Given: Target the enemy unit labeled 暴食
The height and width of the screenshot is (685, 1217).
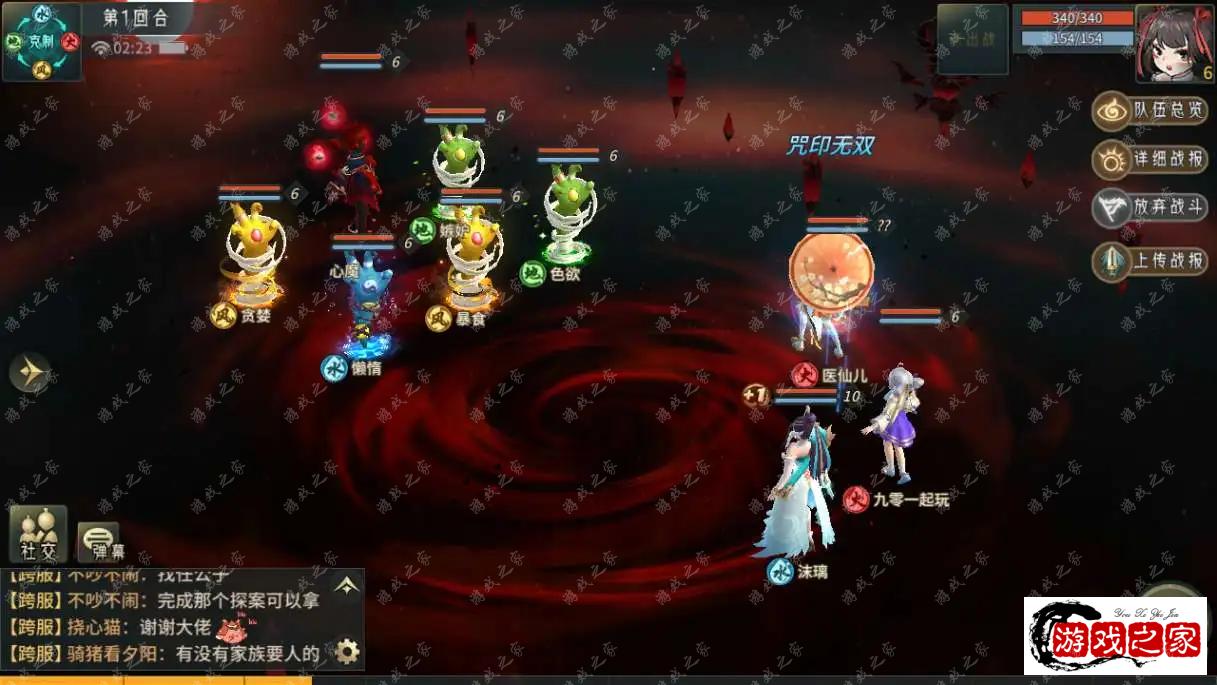Looking at the screenshot, I should [x=472, y=260].
